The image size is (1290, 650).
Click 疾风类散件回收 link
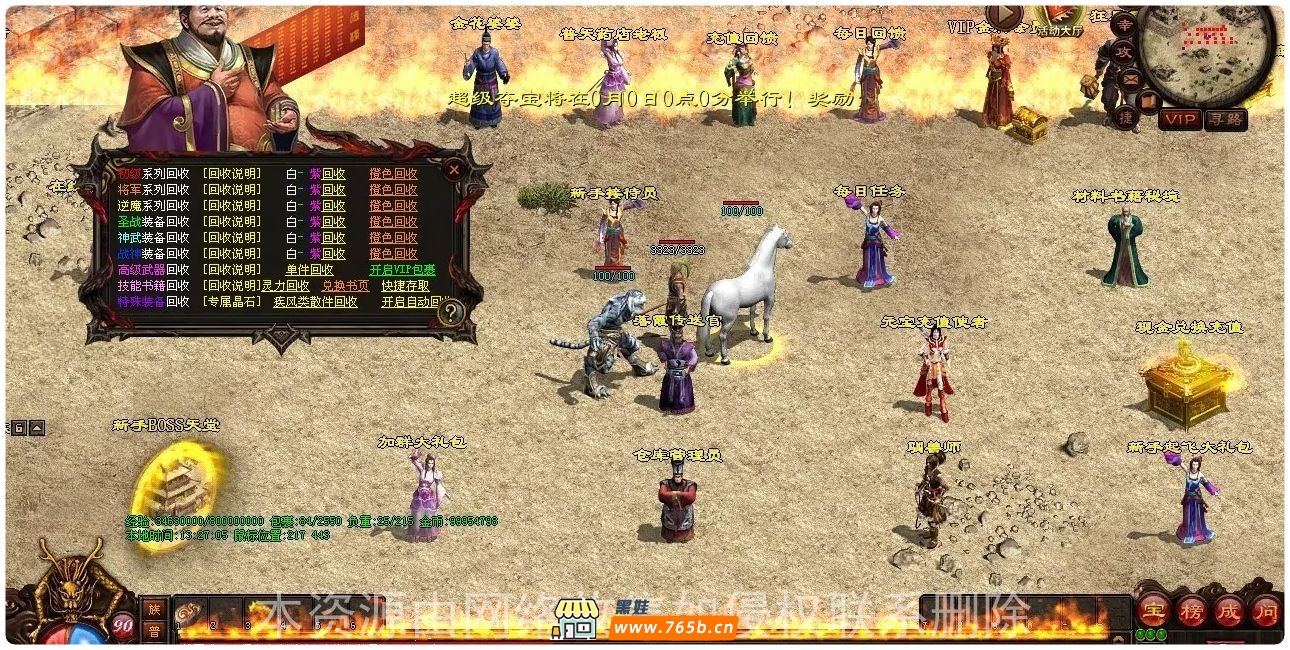tap(315, 301)
